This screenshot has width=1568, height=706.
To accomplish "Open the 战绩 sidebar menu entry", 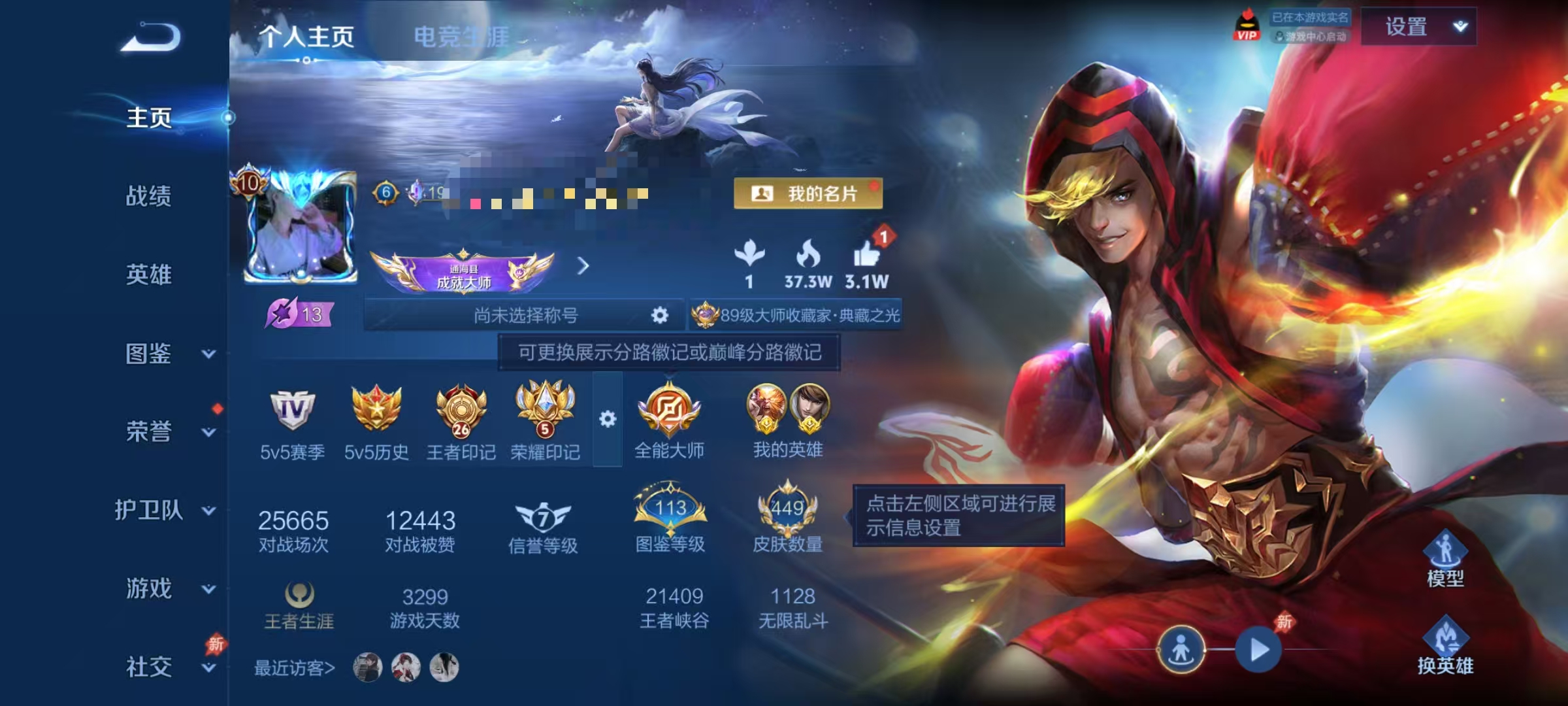I will pyautogui.click(x=148, y=197).
